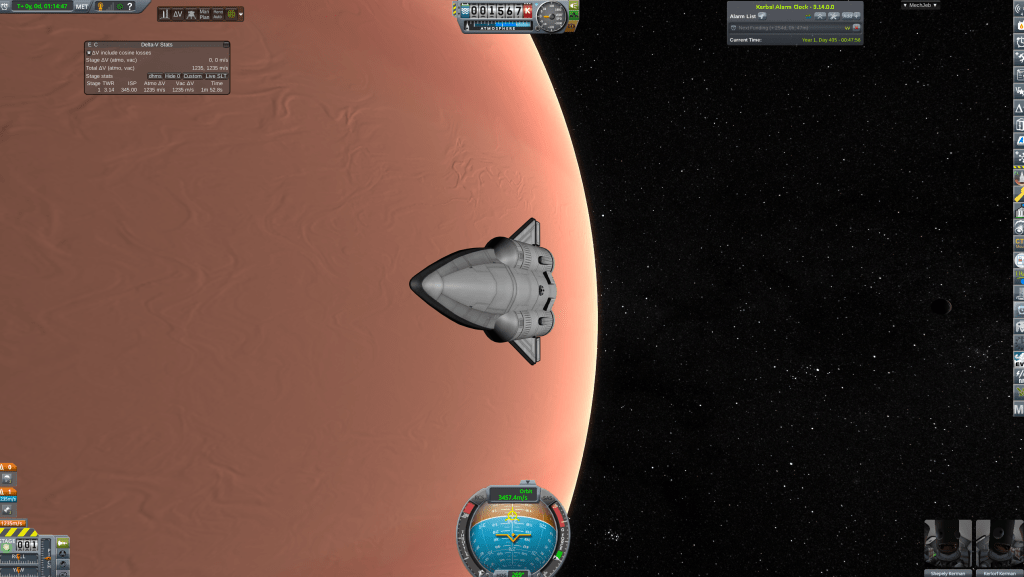Screen dimensions: 1024x577
Task: Delete the Next Funding alarm
Action: 856,27
